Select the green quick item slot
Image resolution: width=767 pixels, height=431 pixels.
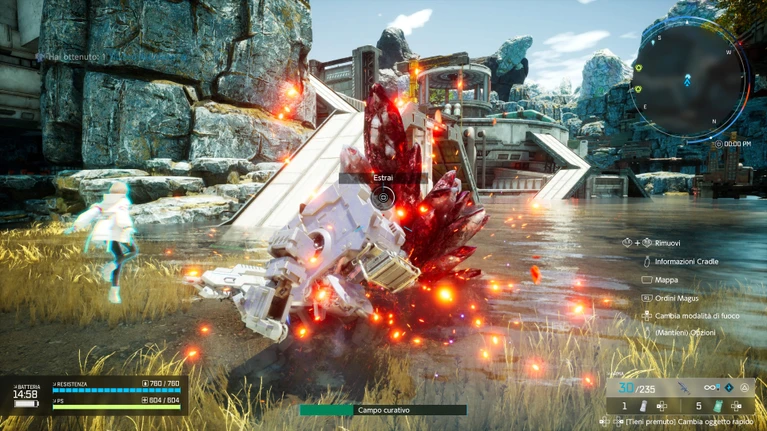717,406
